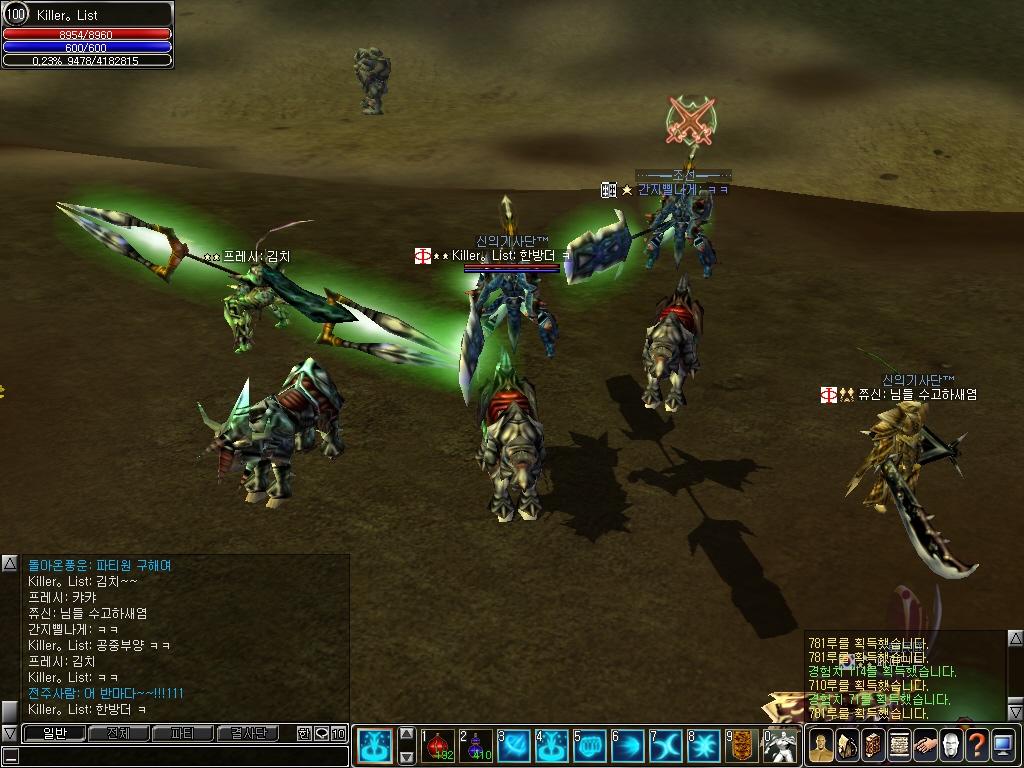1024x768 pixels.
Task: Activate the starburst skill in slot 8
Action: tap(704, 745)
